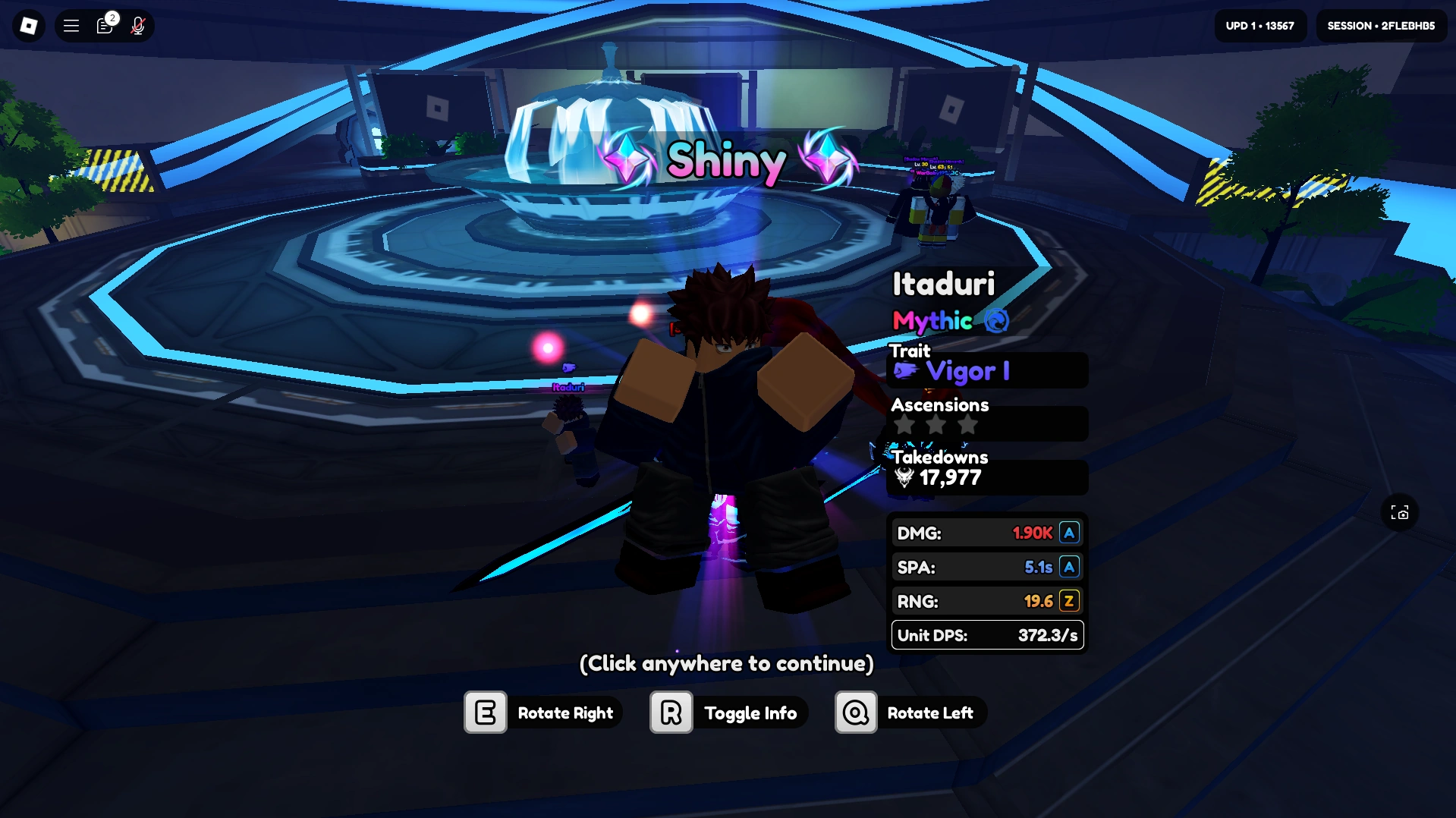Click anywhere to continue prompt text

[726, 663]
